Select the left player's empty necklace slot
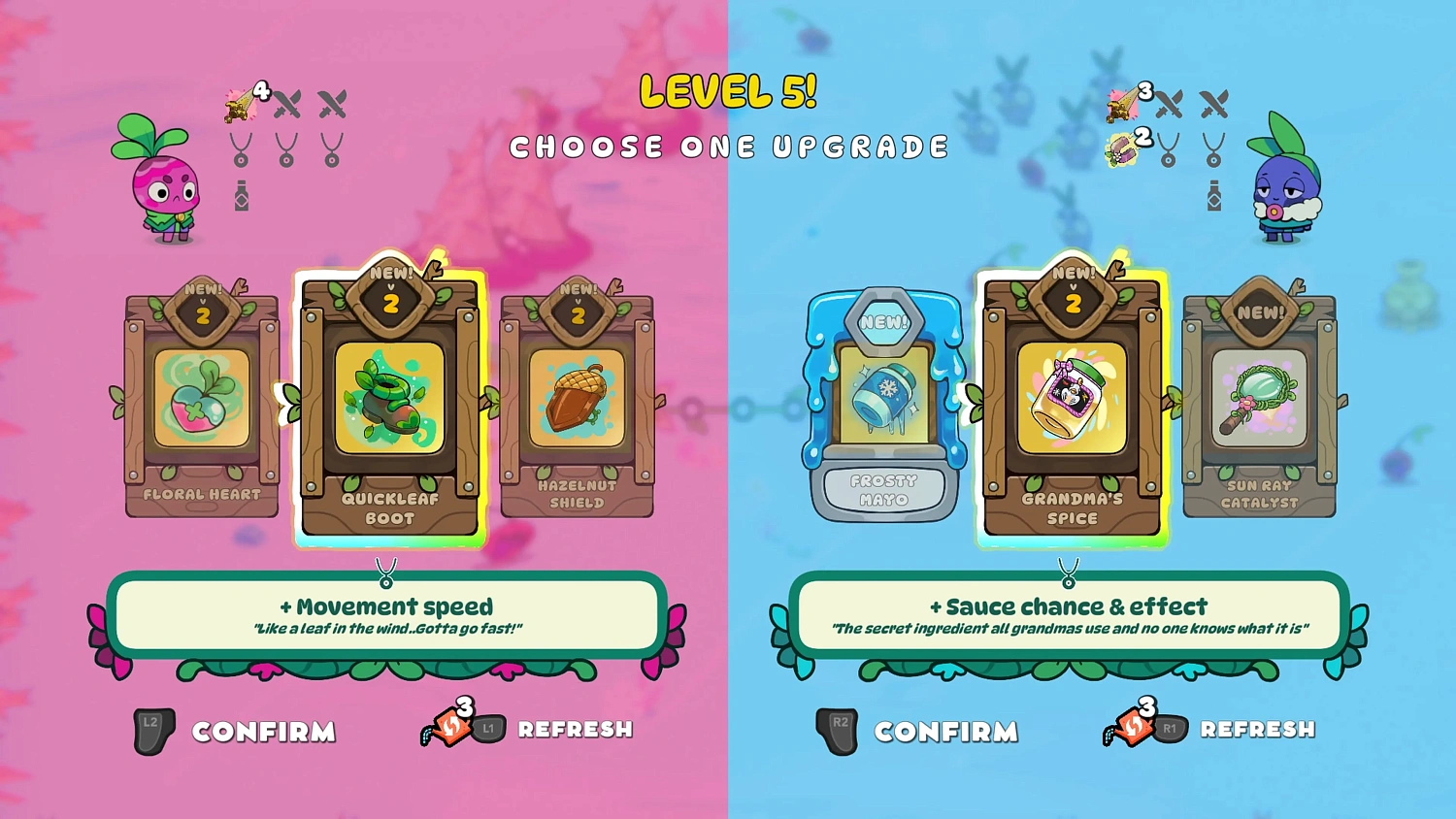Image resolution: width=1456 pixels, height=819 pixels. tap(286, 147)
